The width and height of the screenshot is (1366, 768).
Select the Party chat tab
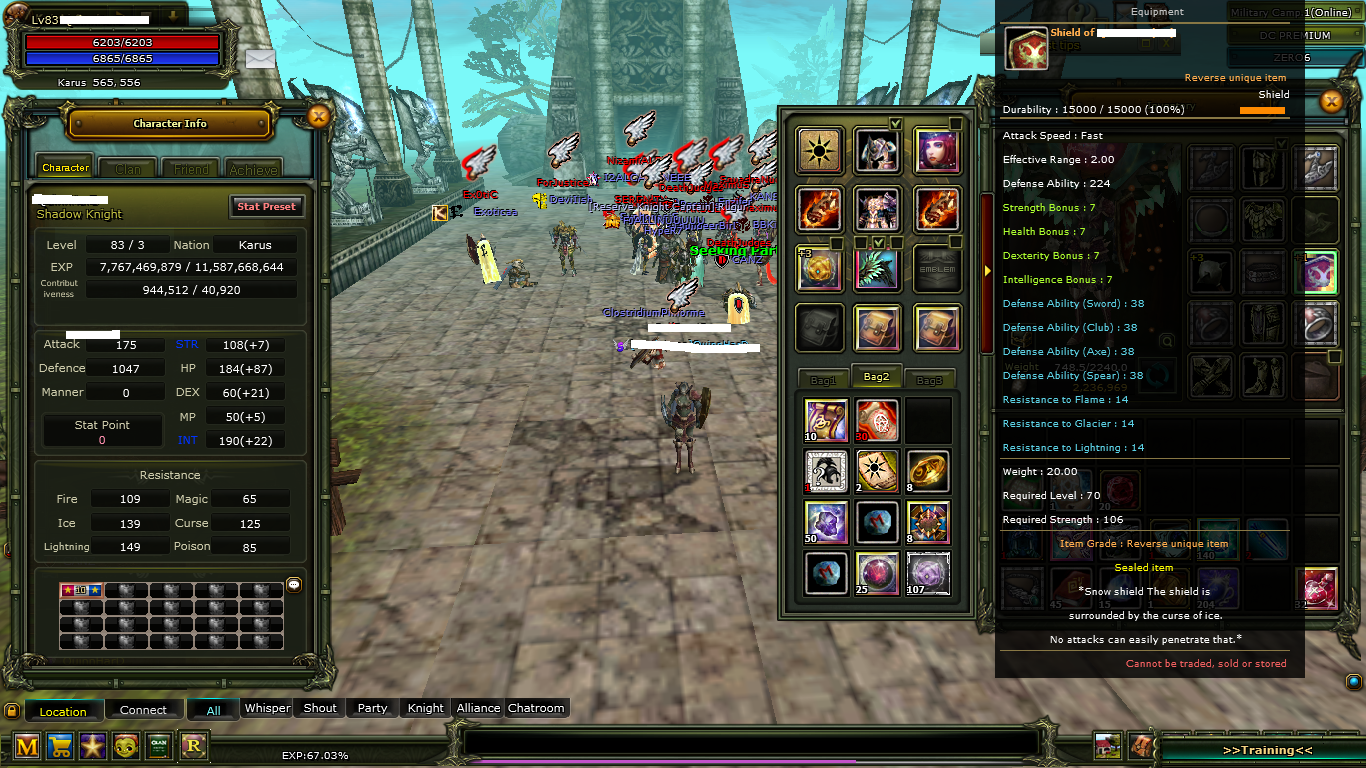click(372, 708)
